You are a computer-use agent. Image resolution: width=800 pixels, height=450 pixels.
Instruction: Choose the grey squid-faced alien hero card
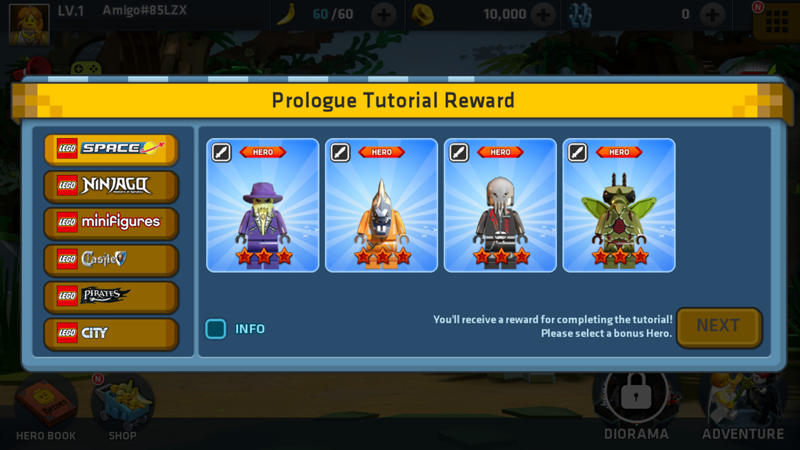500,206
